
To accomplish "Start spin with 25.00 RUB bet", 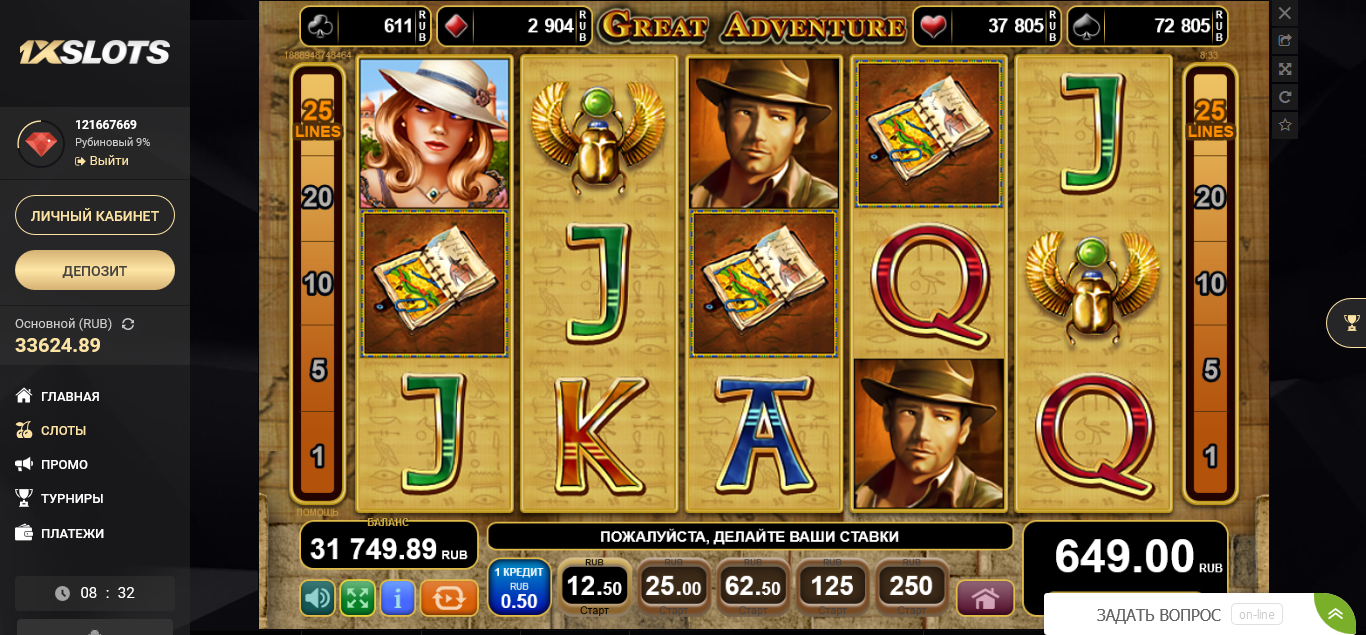I will point(672,587).
